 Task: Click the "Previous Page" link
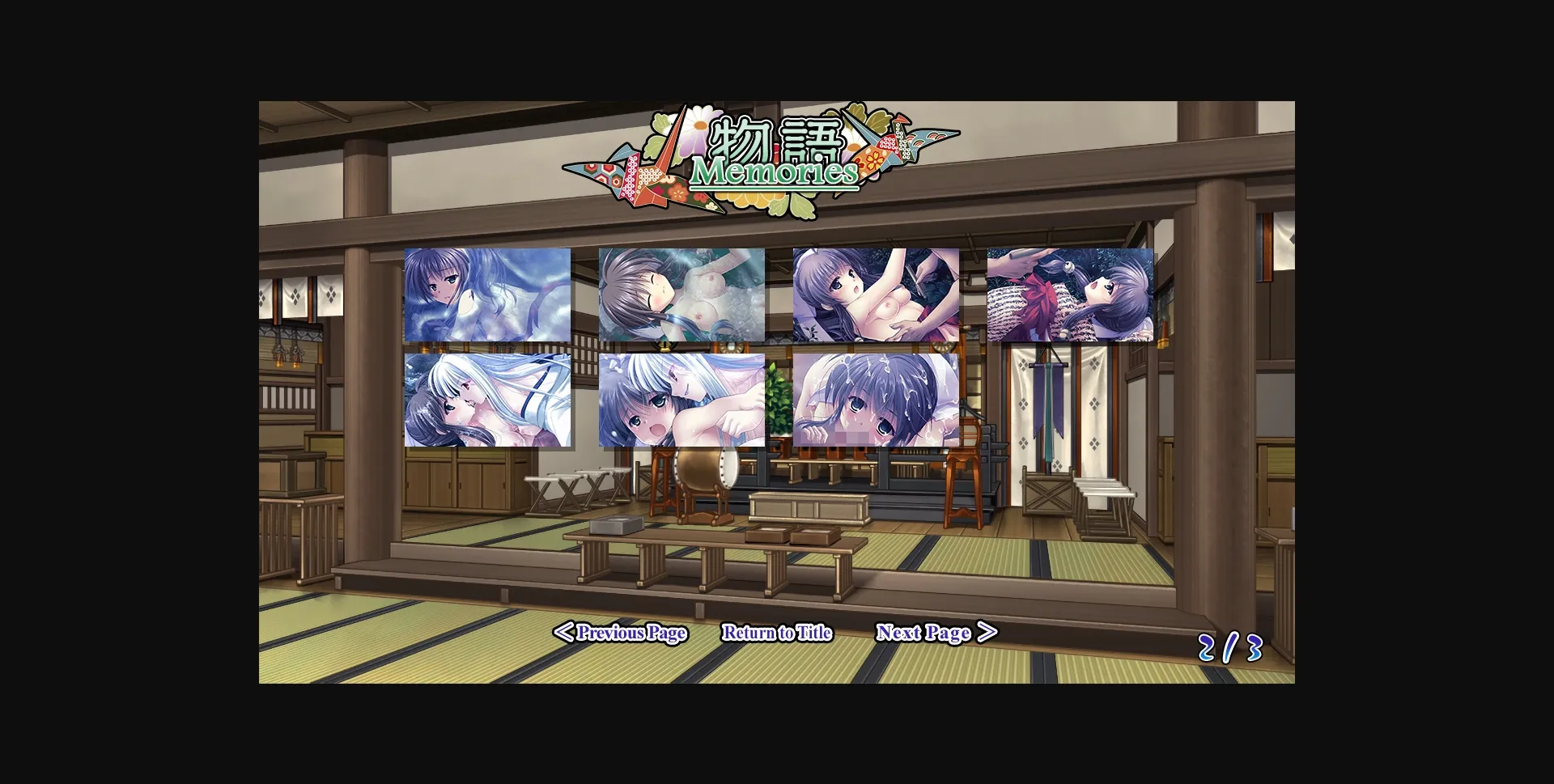pos(631,634)
